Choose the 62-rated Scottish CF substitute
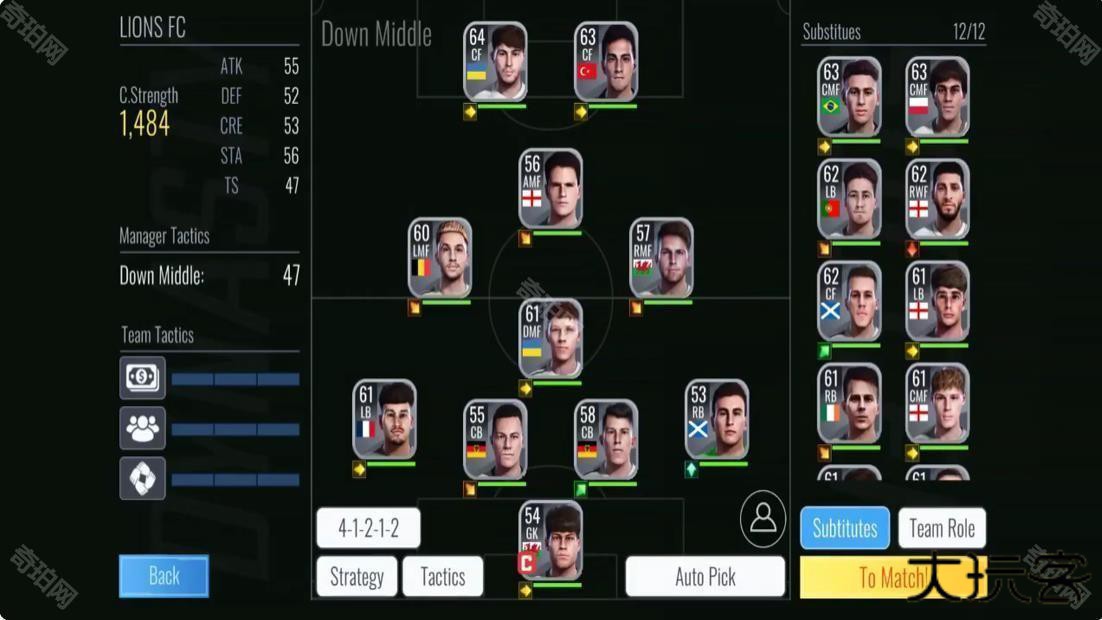The height and width of the screenshot is (620, 1102). (849, 302)
